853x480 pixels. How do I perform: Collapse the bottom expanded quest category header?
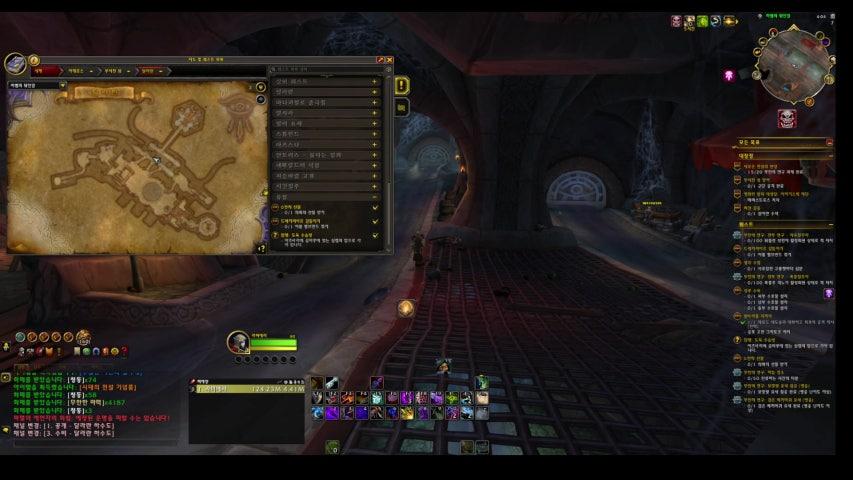click(374, 197)
